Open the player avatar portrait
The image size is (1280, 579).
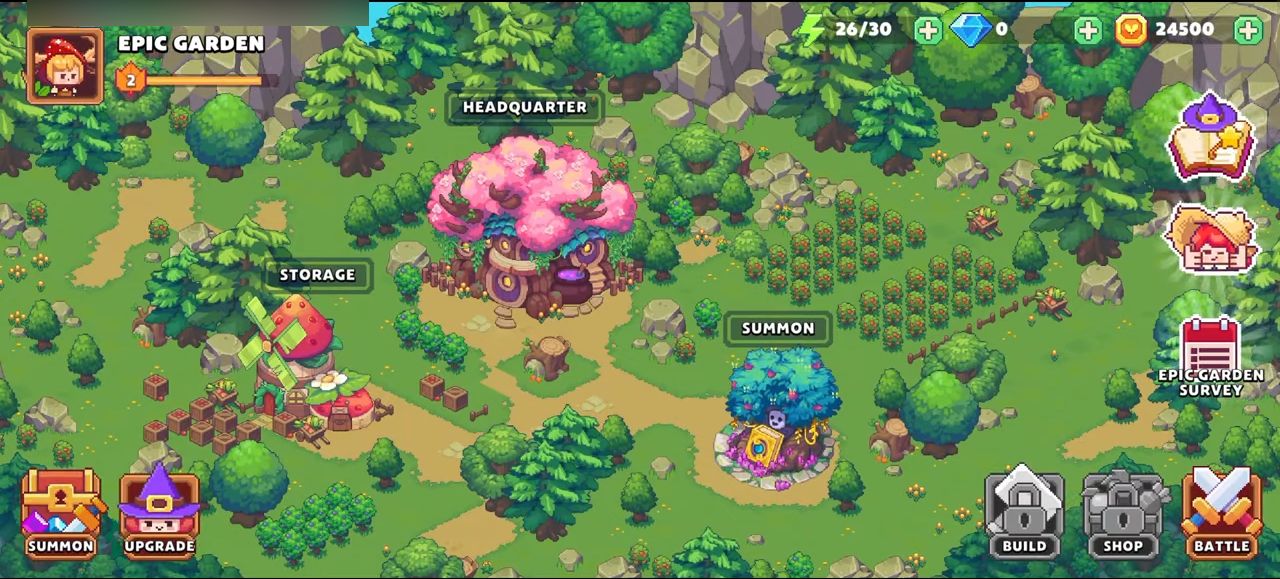(x=65, y=66)
